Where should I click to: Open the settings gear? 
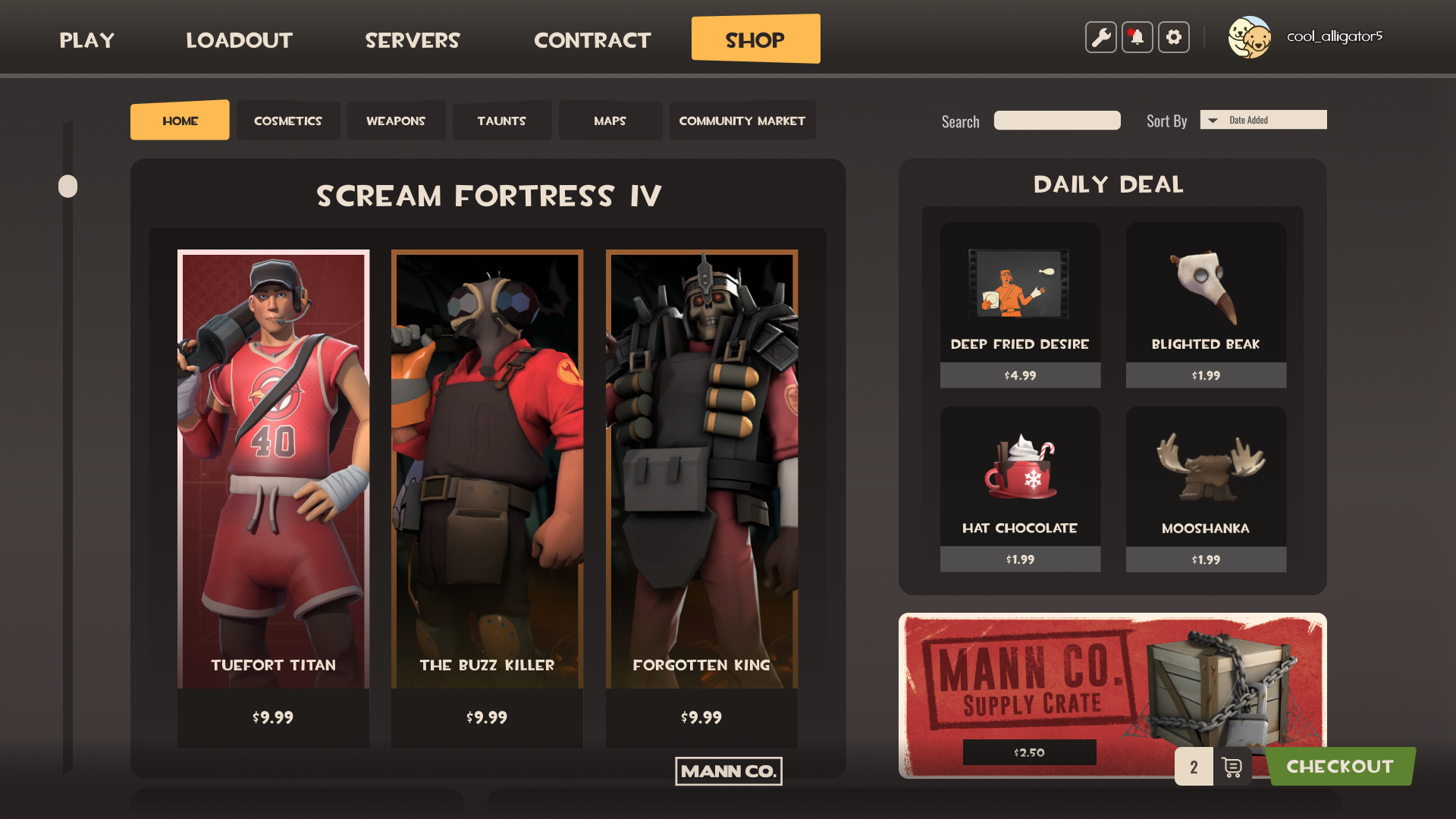click(x=1173, y=36)
